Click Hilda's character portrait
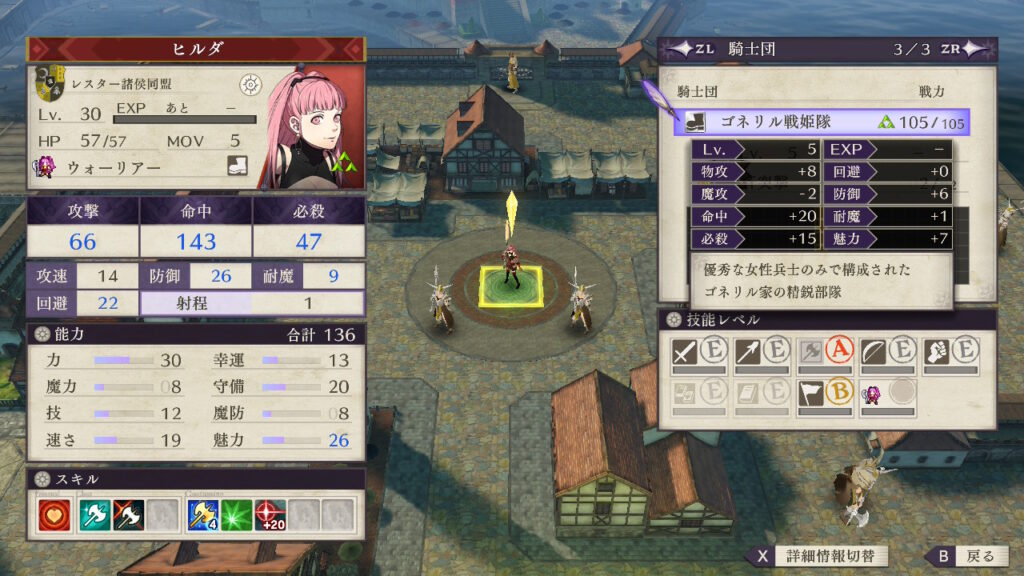 310,126
